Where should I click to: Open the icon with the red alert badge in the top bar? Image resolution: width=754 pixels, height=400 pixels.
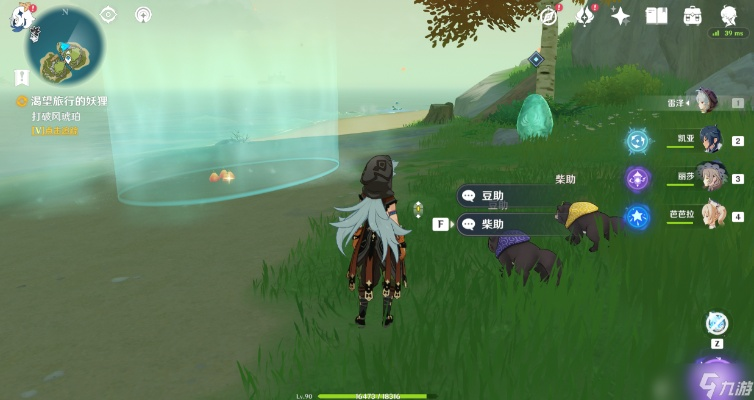(588, 15)
